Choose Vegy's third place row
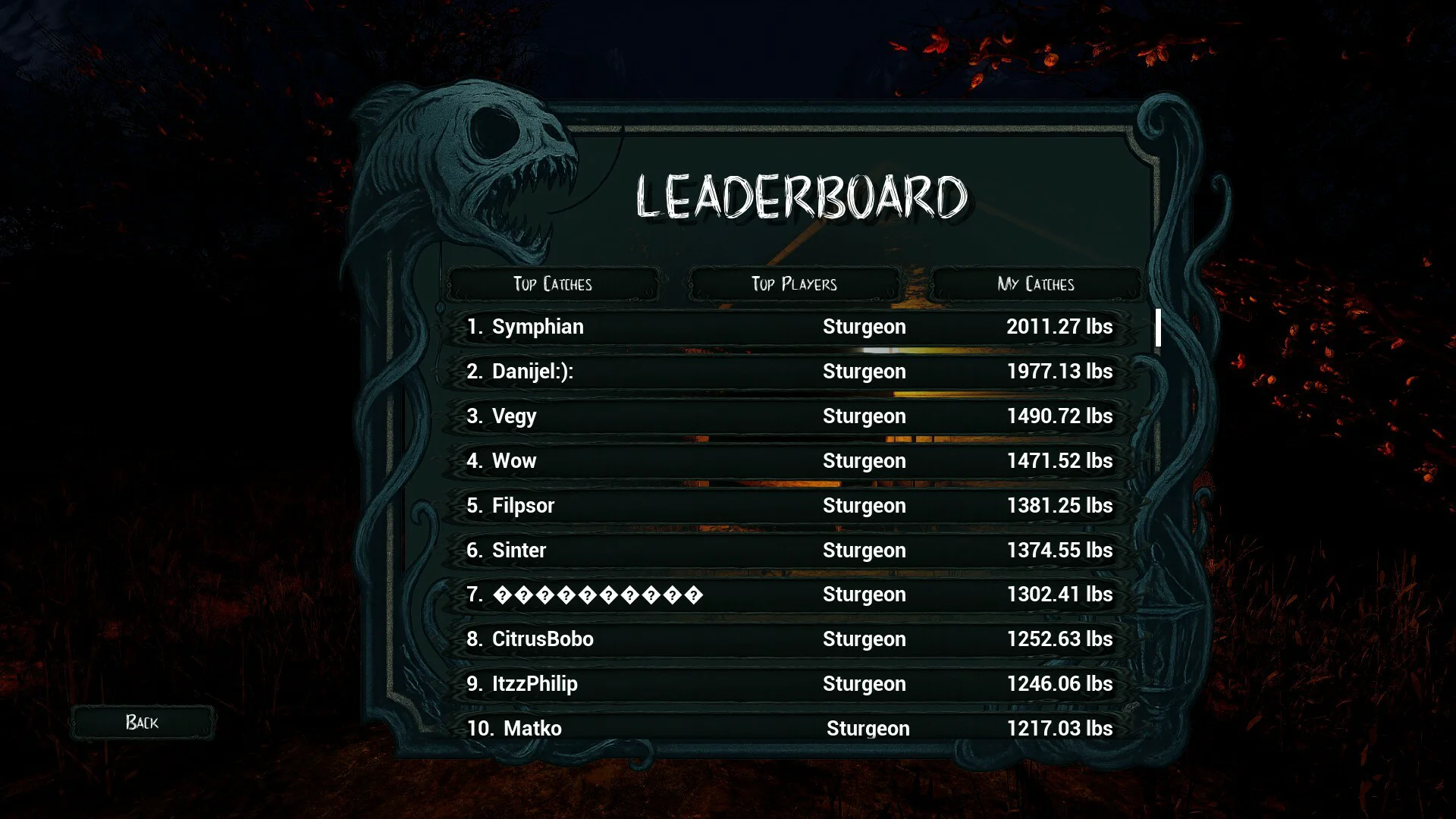 coord(789,416)
